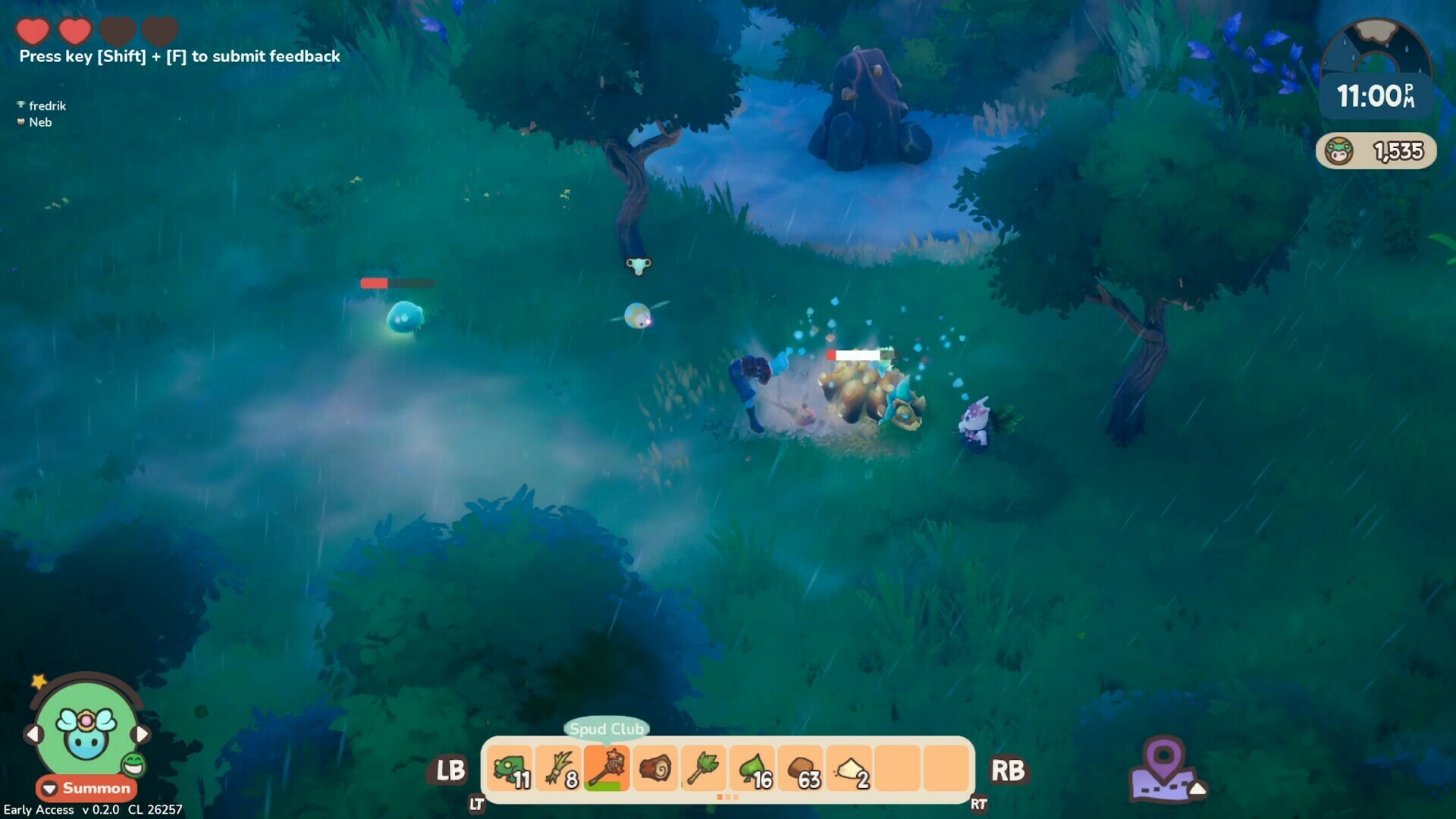Select player name Neb in the list
Image resolution: width=1456 pixels, height=819 pixels.
(41, 122)
